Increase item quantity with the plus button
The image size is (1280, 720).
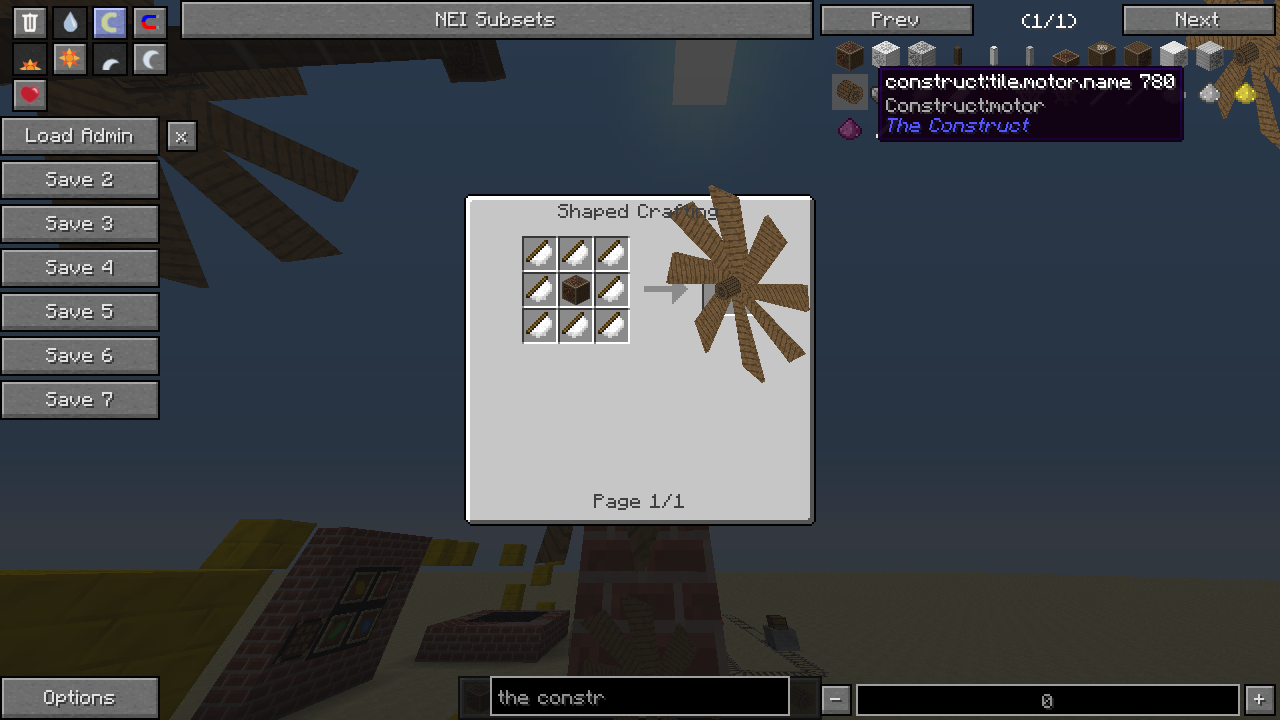[x=1259, y=700]
